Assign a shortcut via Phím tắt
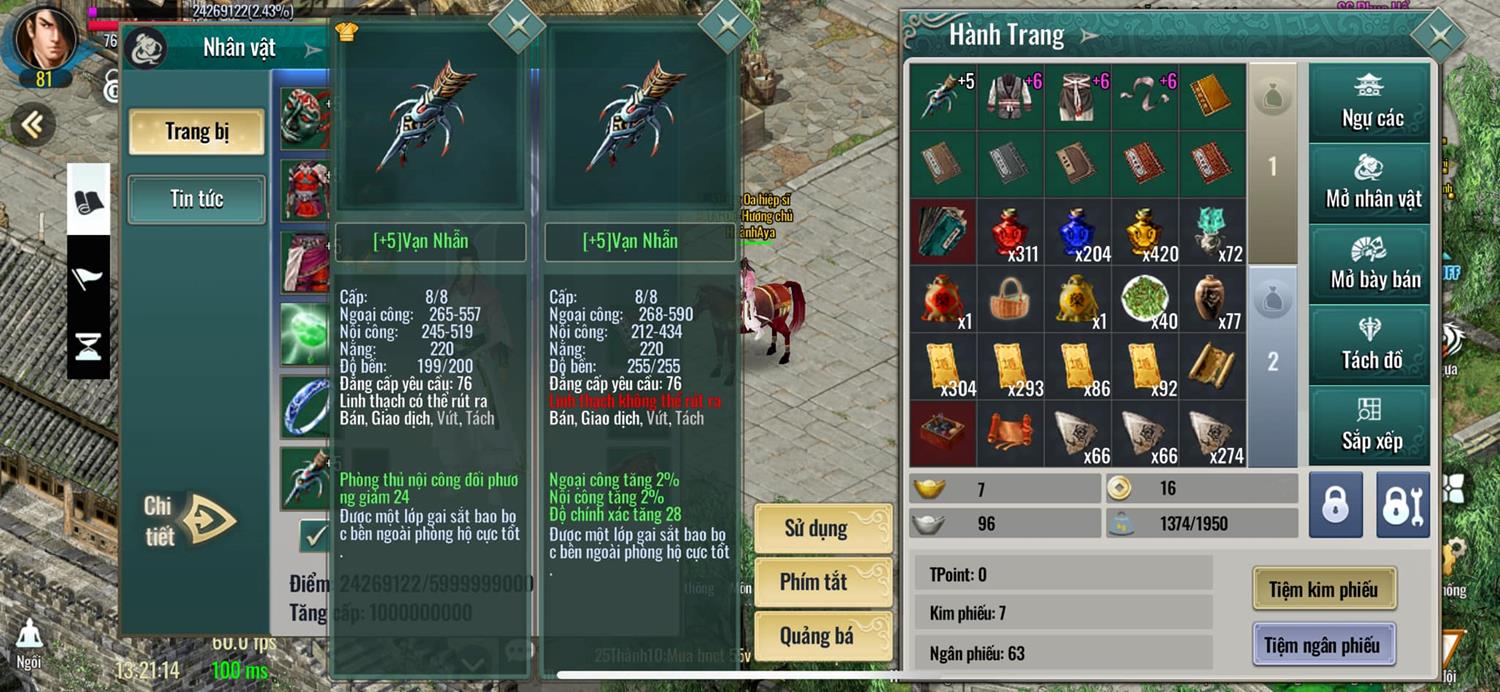This screenshot has width=1500, height=692. click(821, 582)
